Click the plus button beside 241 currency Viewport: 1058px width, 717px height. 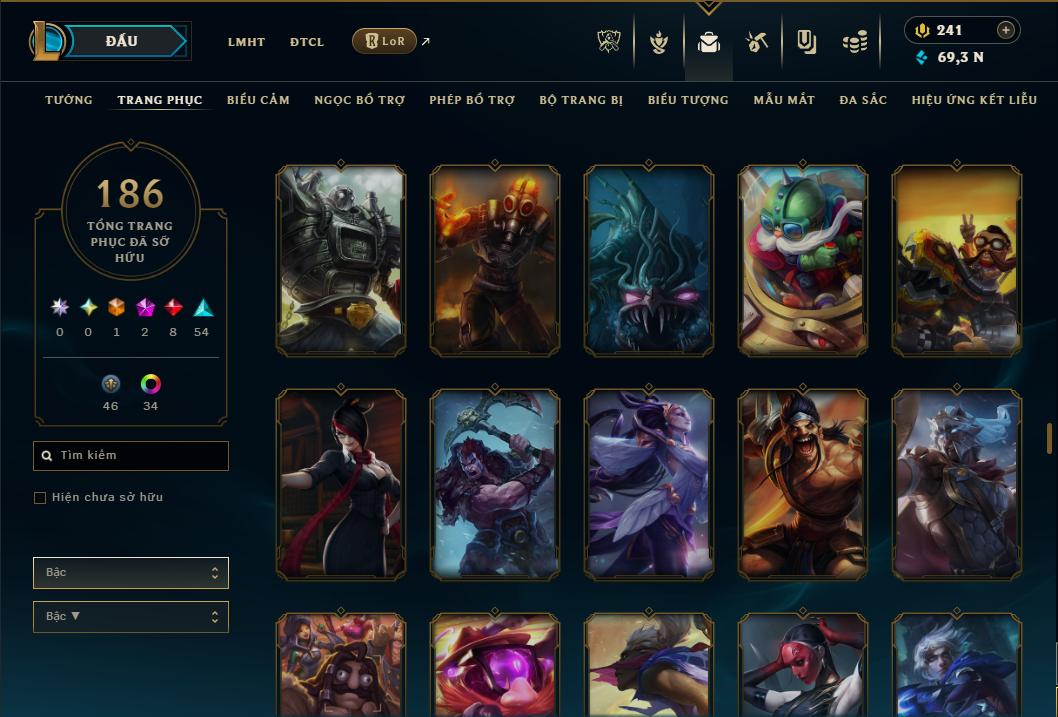tap(1005, 30)
